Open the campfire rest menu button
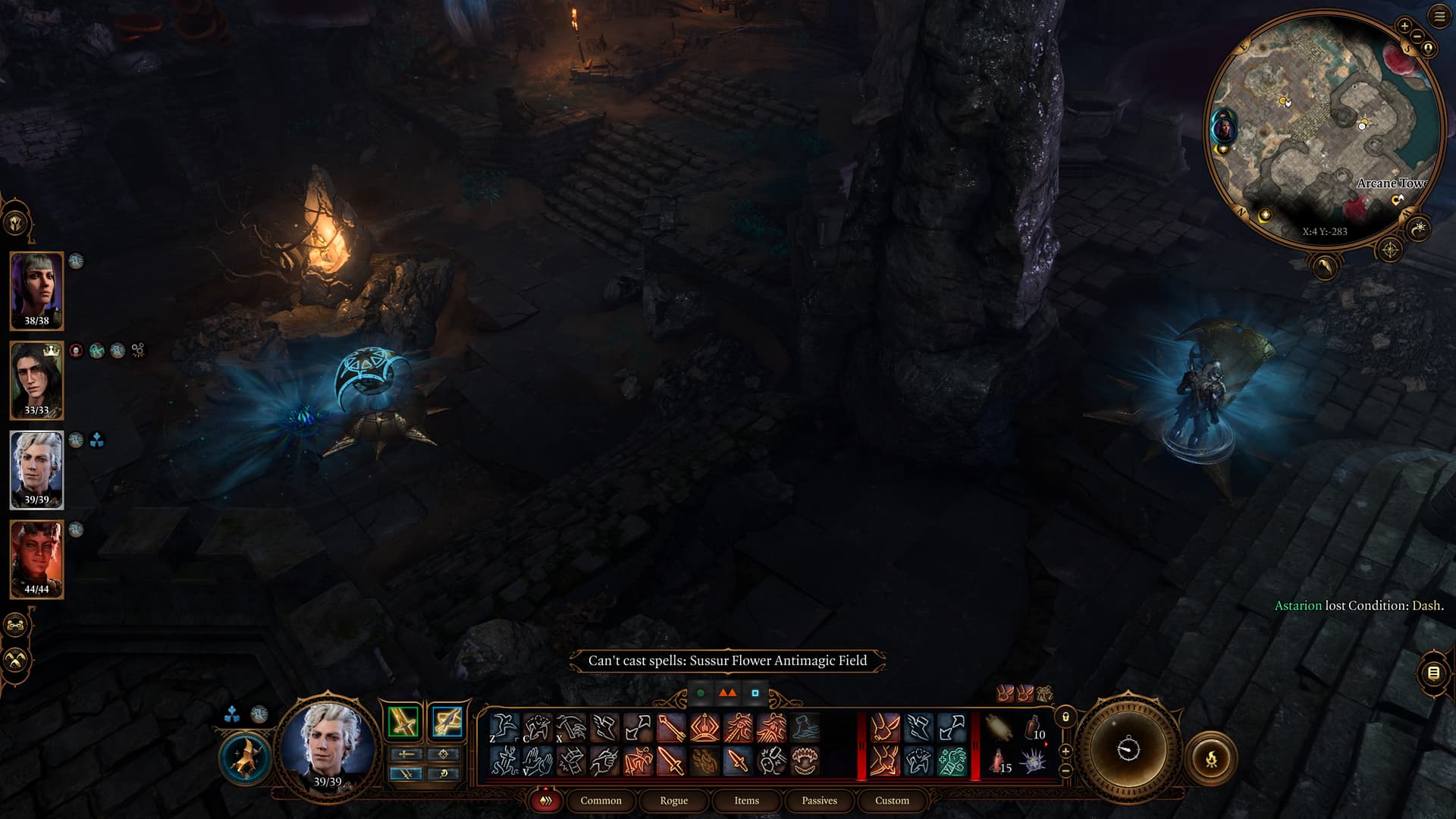 point(1211,758)
